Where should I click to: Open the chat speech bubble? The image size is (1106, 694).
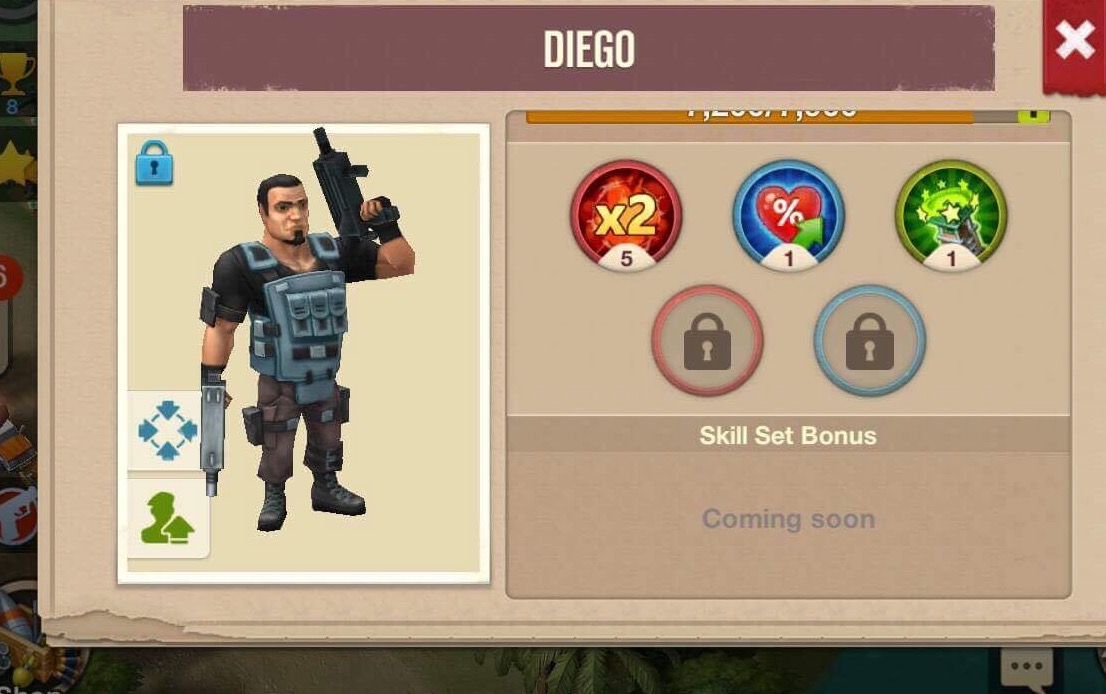point(1026,667)
